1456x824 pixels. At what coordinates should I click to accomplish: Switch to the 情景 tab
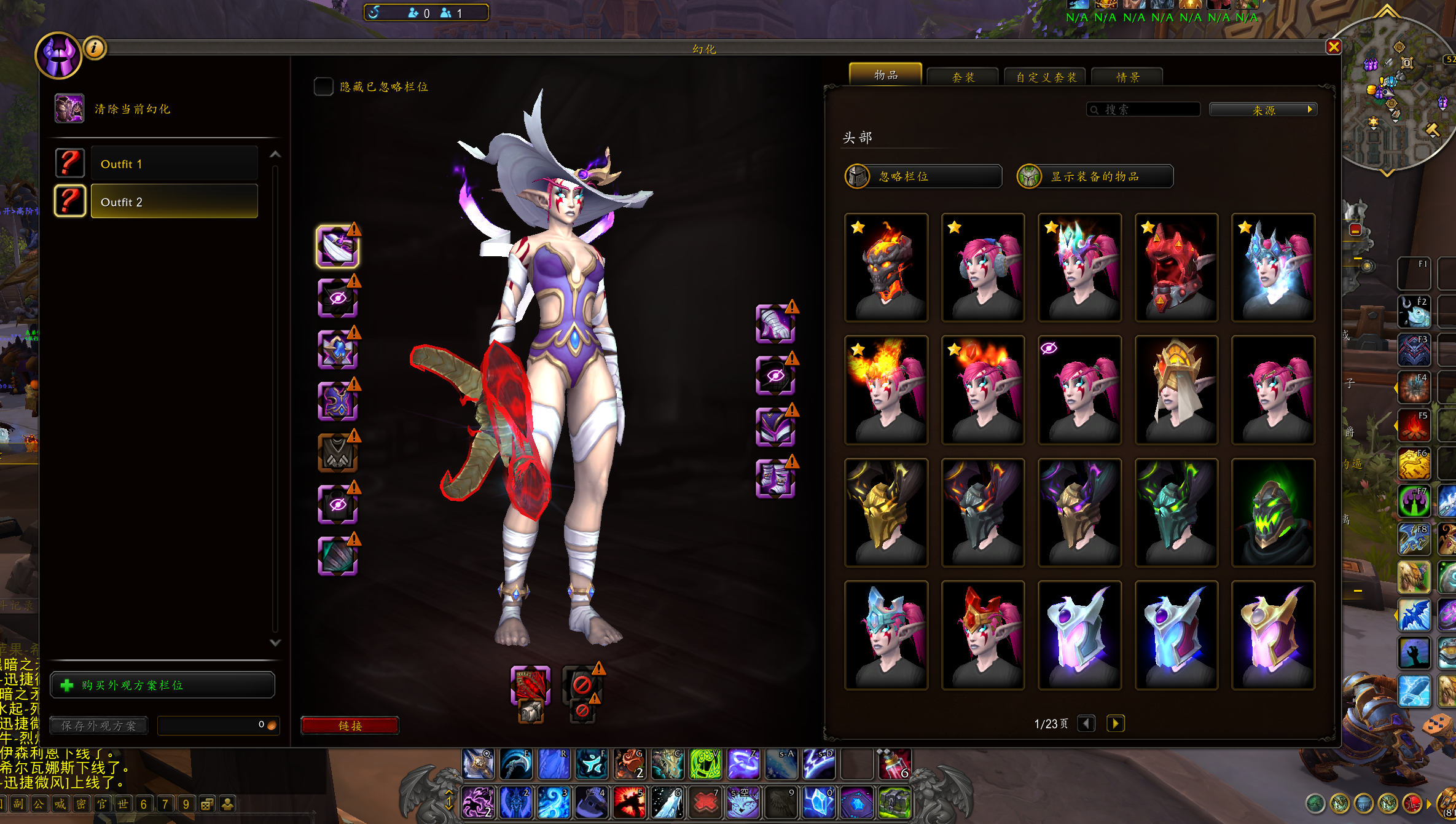point(1127,77)
